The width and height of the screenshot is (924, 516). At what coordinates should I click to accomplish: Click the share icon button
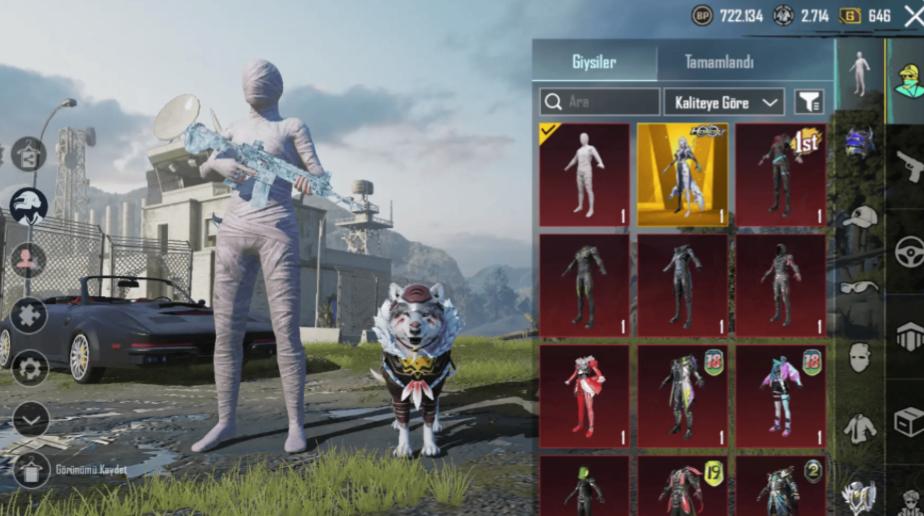point(28,154)
